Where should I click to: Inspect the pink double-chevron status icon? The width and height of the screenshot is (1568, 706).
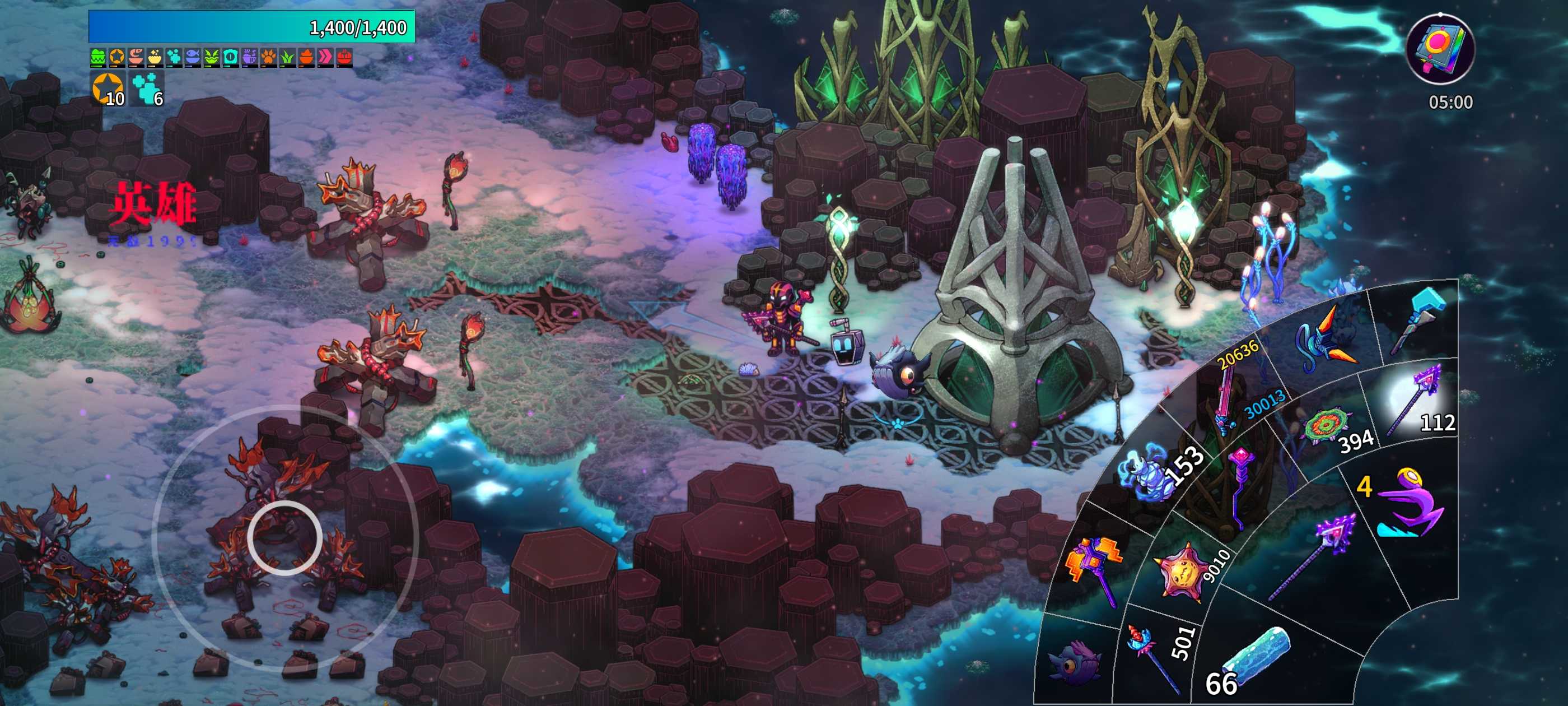[326, 57]
